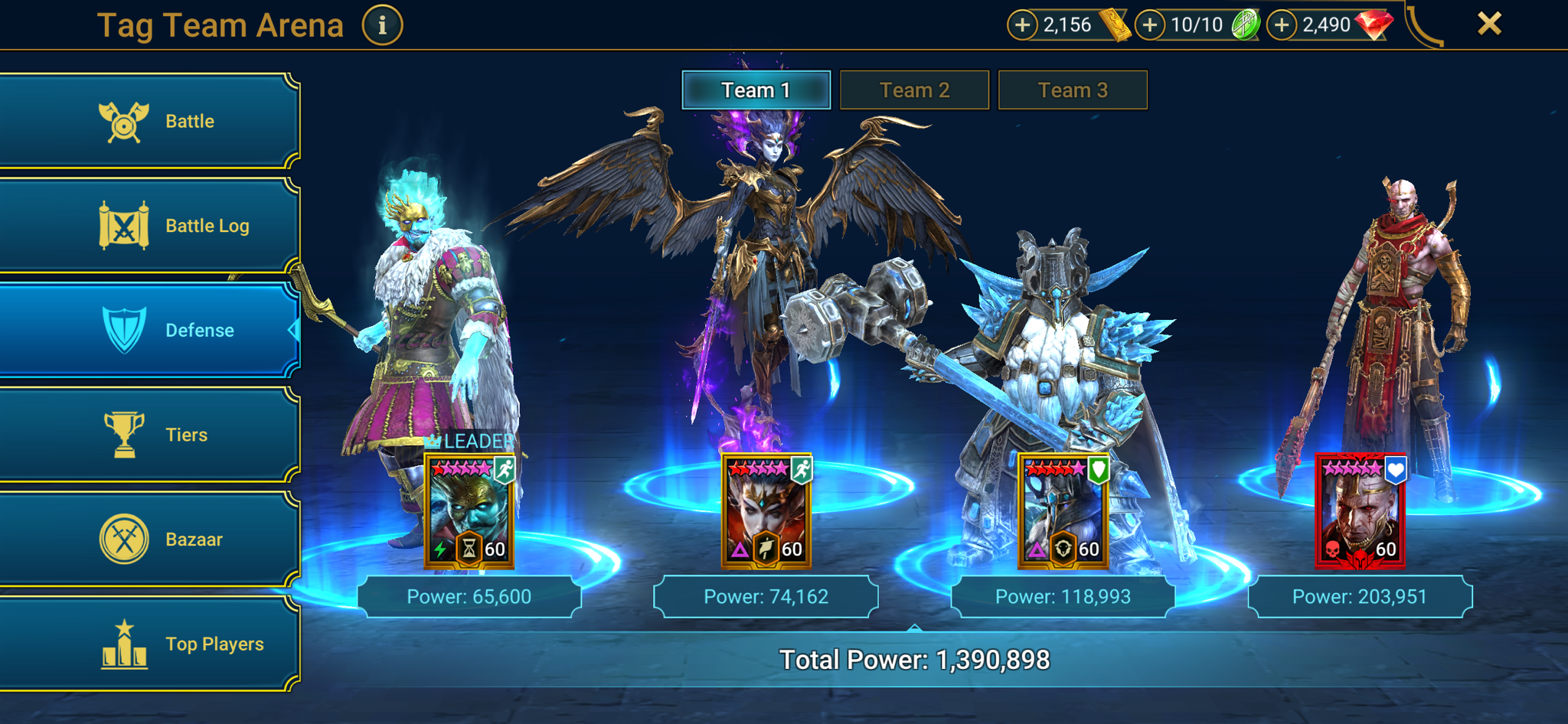Open the Battle Log

point(149,226)
